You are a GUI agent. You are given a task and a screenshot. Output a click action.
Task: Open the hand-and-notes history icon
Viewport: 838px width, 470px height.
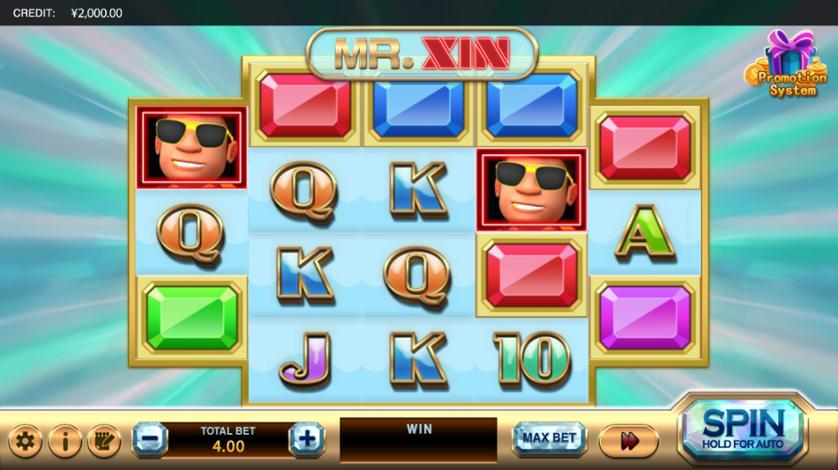(x=104, y=440)
